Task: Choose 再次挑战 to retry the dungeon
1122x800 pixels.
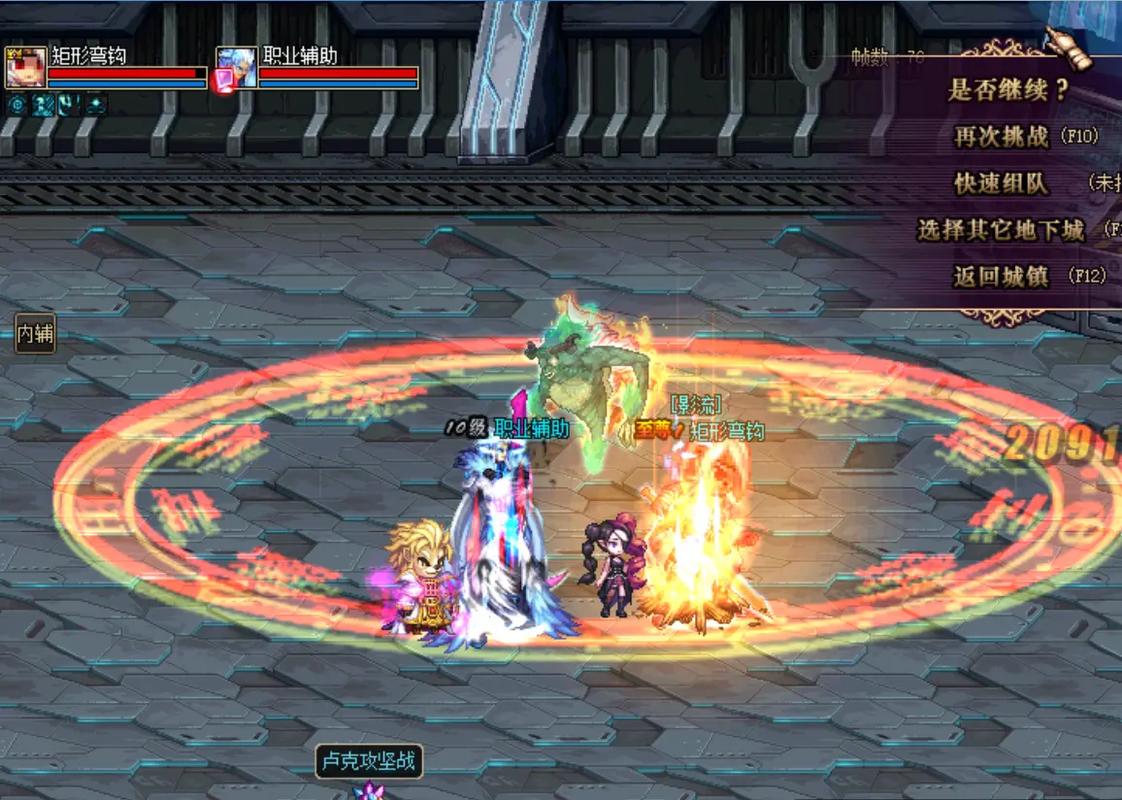Action: (x=1001, y=137)
